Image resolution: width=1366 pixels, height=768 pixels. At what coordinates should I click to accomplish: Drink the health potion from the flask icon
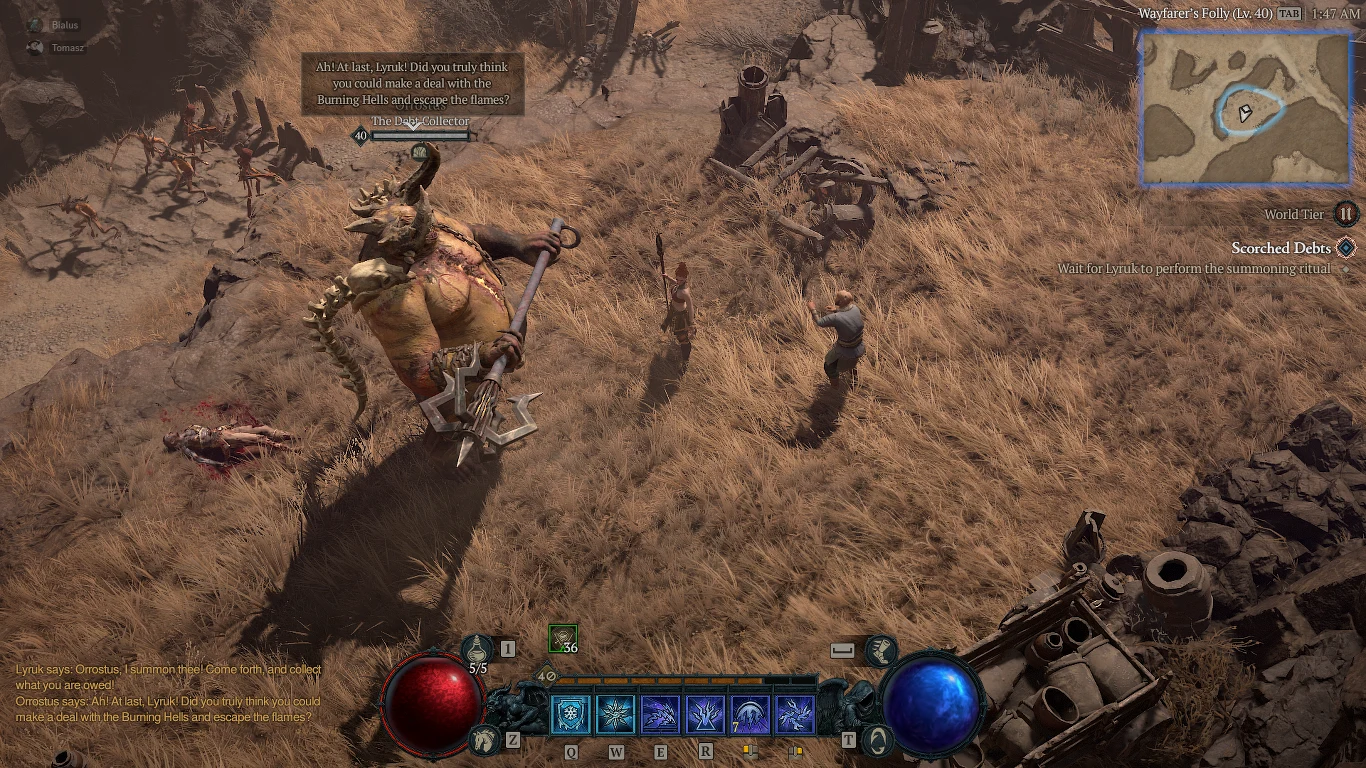point(477,647)
